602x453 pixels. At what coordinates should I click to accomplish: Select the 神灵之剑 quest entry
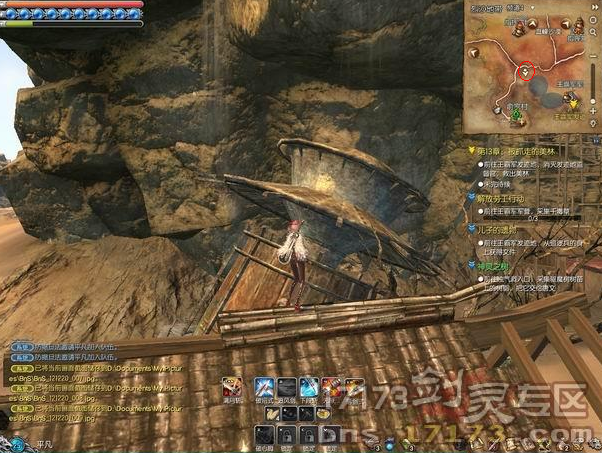pyautogui.click(x=495, y=265)
